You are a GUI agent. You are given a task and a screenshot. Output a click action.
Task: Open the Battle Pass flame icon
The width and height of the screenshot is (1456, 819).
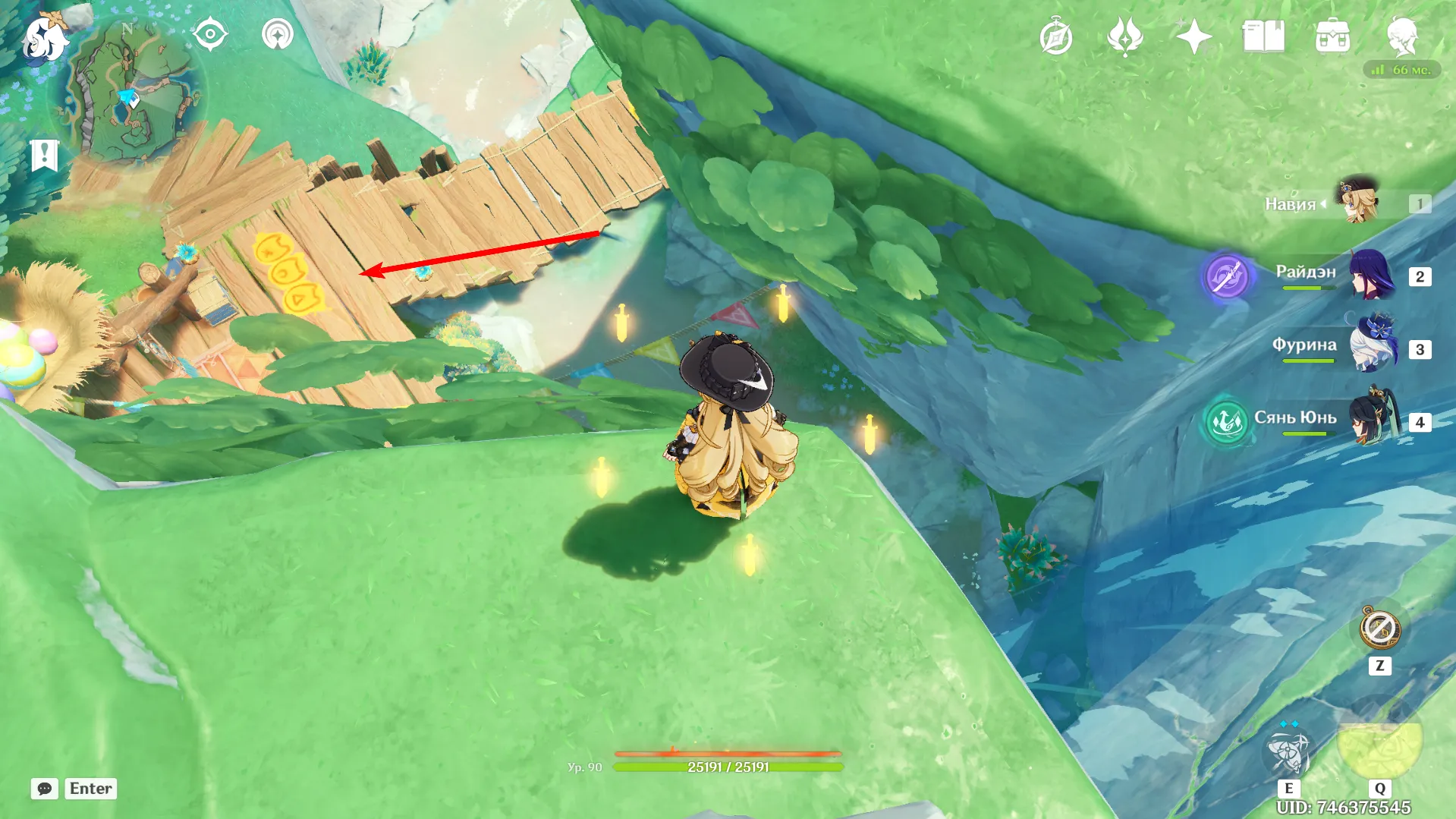click(1124, 36)
